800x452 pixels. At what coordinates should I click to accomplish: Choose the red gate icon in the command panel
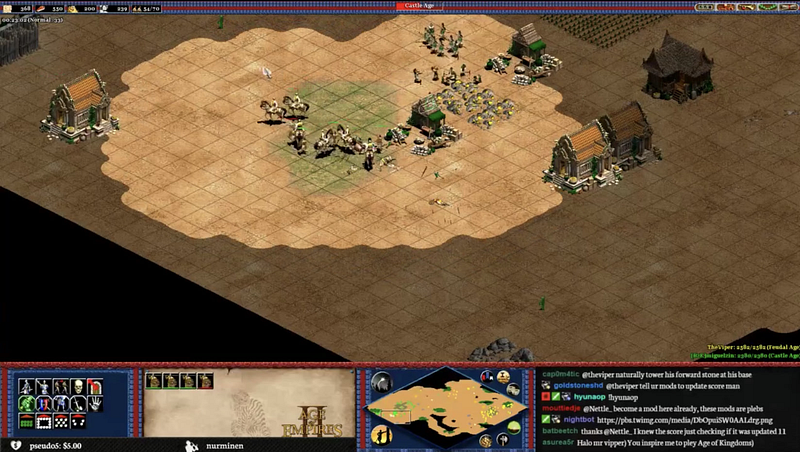[94, 387]
